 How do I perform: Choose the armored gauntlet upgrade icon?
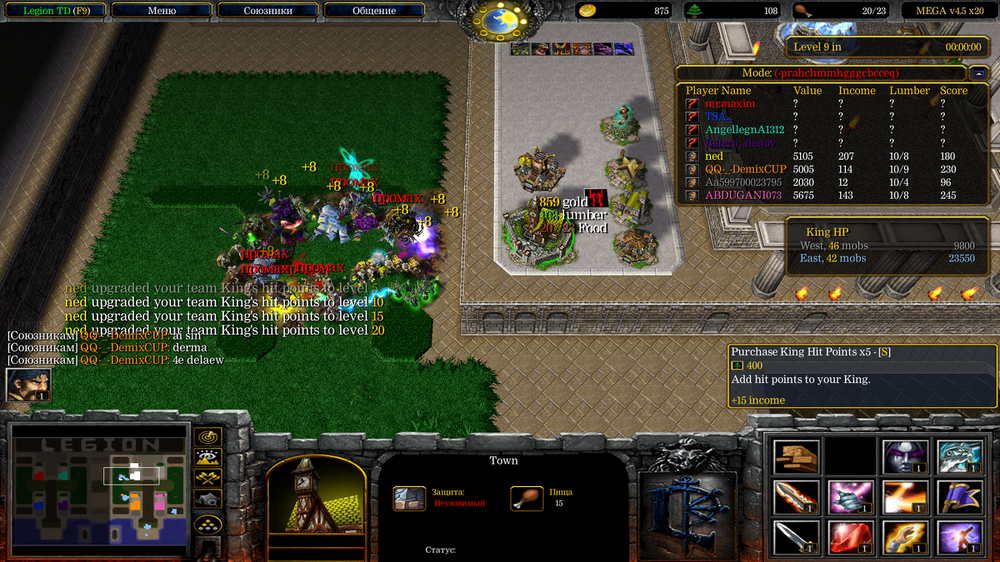click(x=851, y=497)
